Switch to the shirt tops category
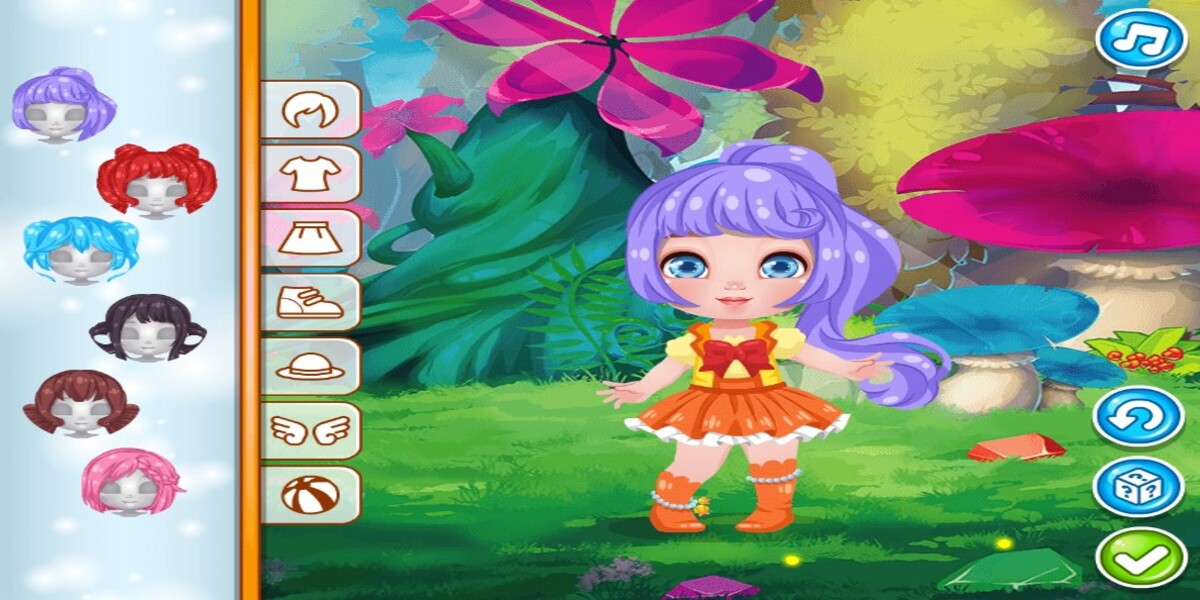 click(x=310, y=174)
